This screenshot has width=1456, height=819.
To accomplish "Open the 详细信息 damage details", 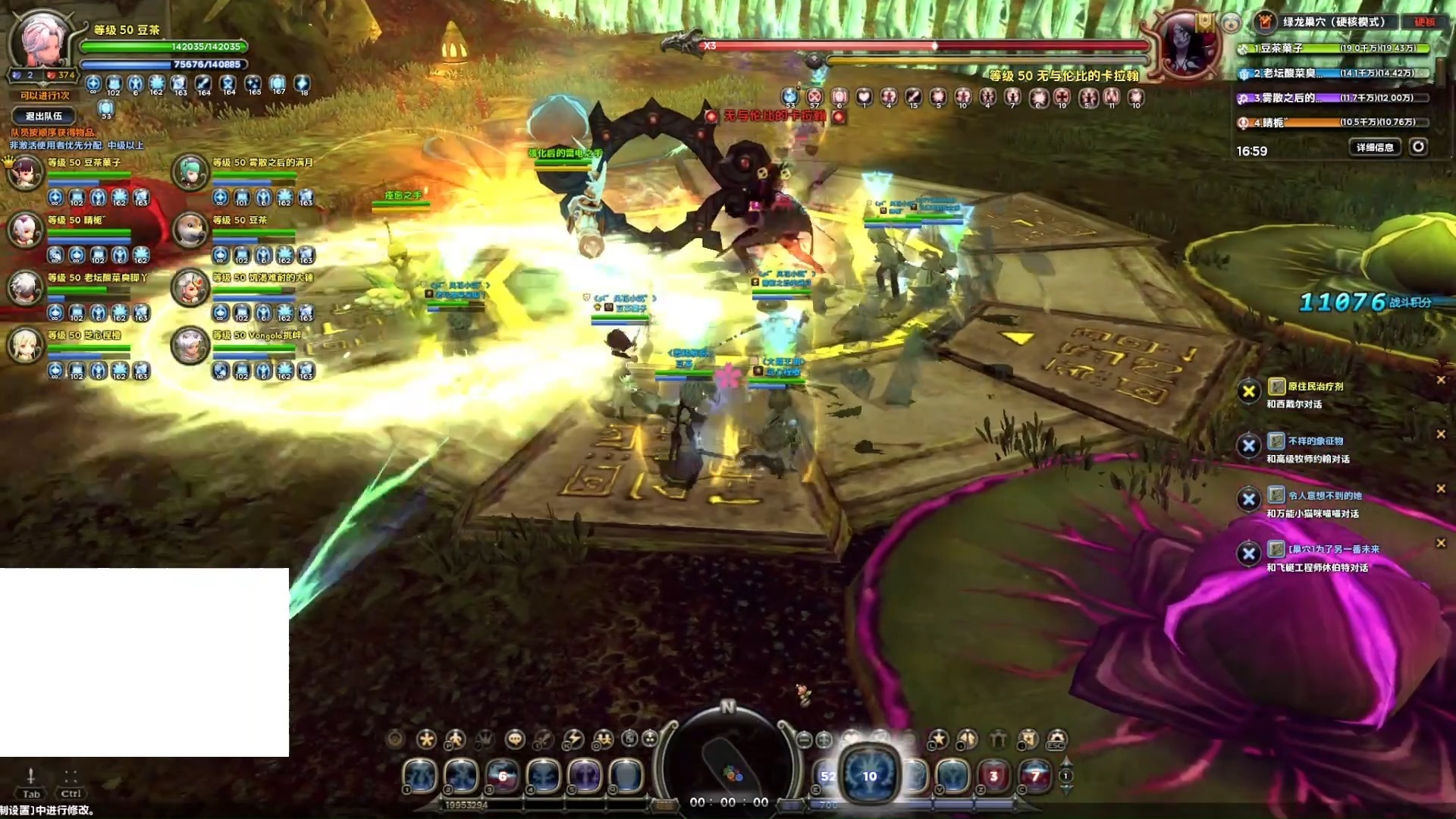I will [1375, 147].
